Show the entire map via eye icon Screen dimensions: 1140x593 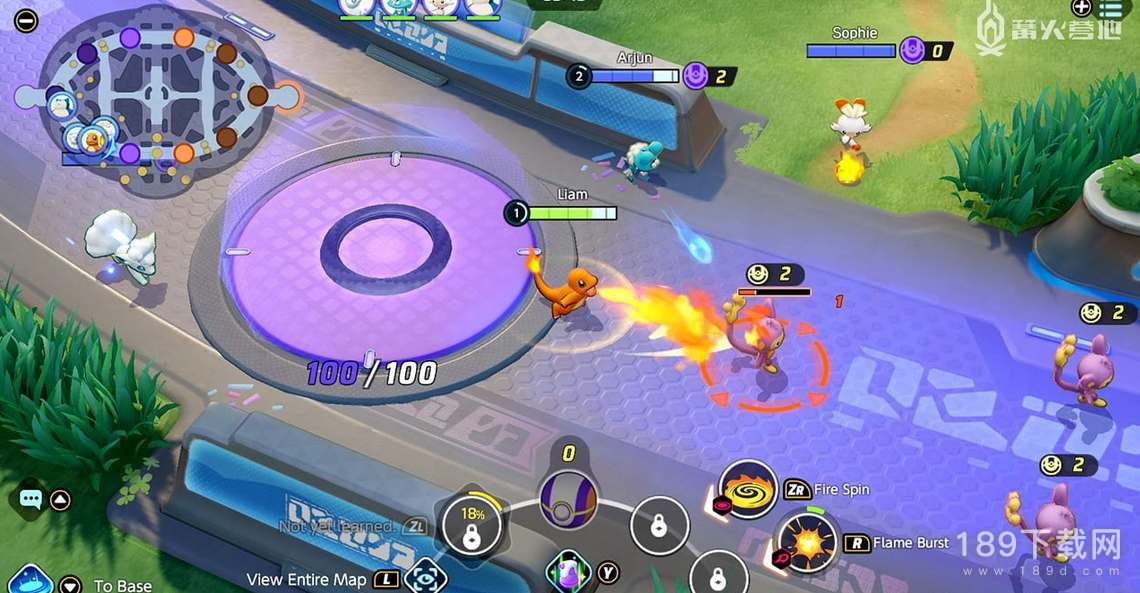425,578
